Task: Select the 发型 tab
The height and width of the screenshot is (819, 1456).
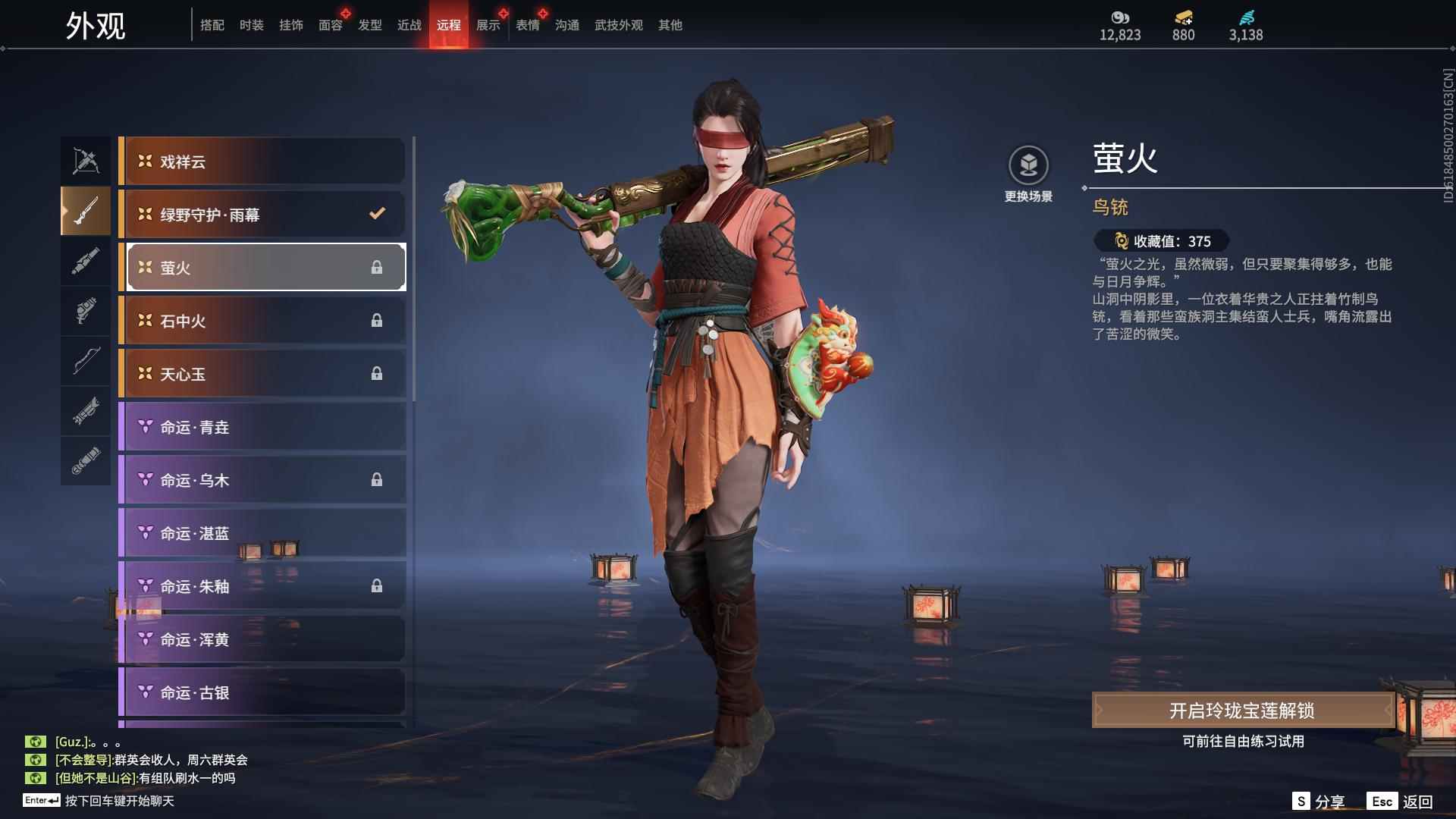Action: pyautogui.click(x=369, y=25)
